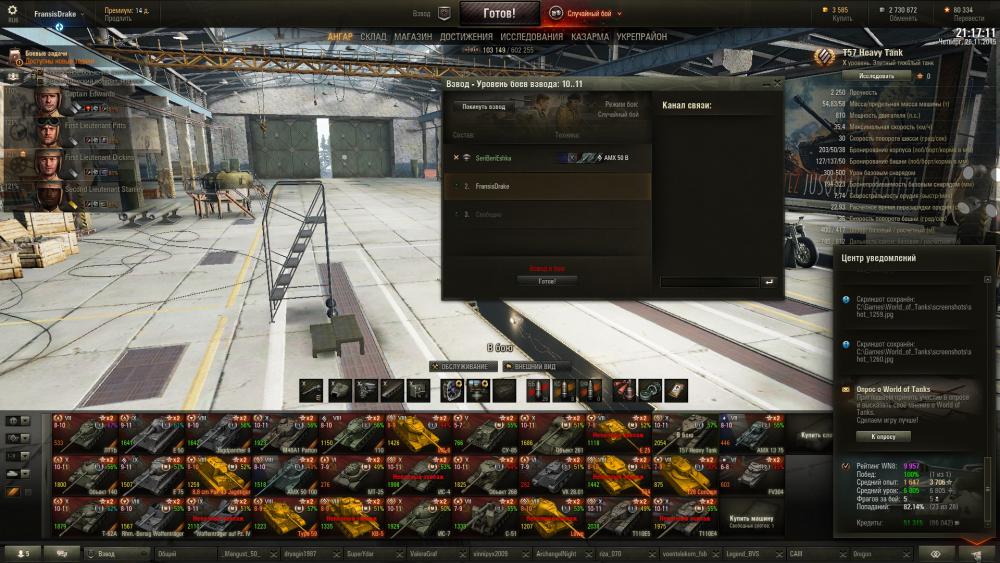The width and height of the screenshot is (1000, 563).
Task: Focus the platoon chat input field
Action: [709, 282]
